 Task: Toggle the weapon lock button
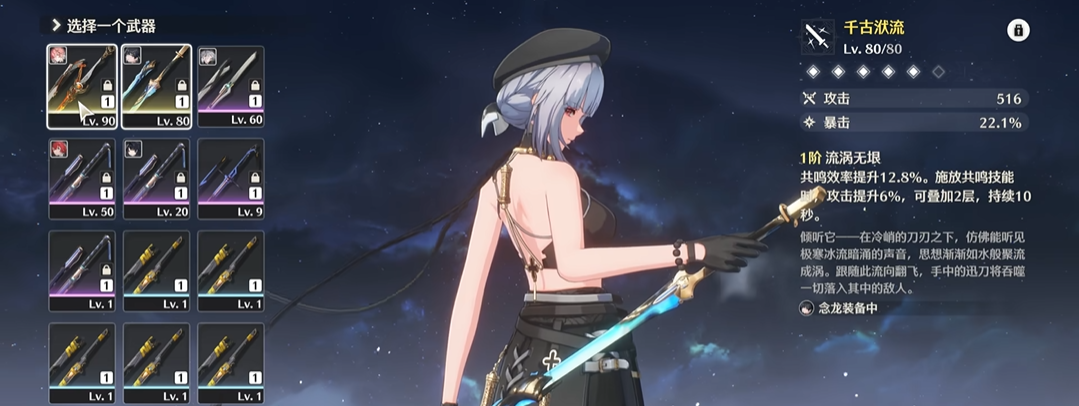click(1018, 31)
